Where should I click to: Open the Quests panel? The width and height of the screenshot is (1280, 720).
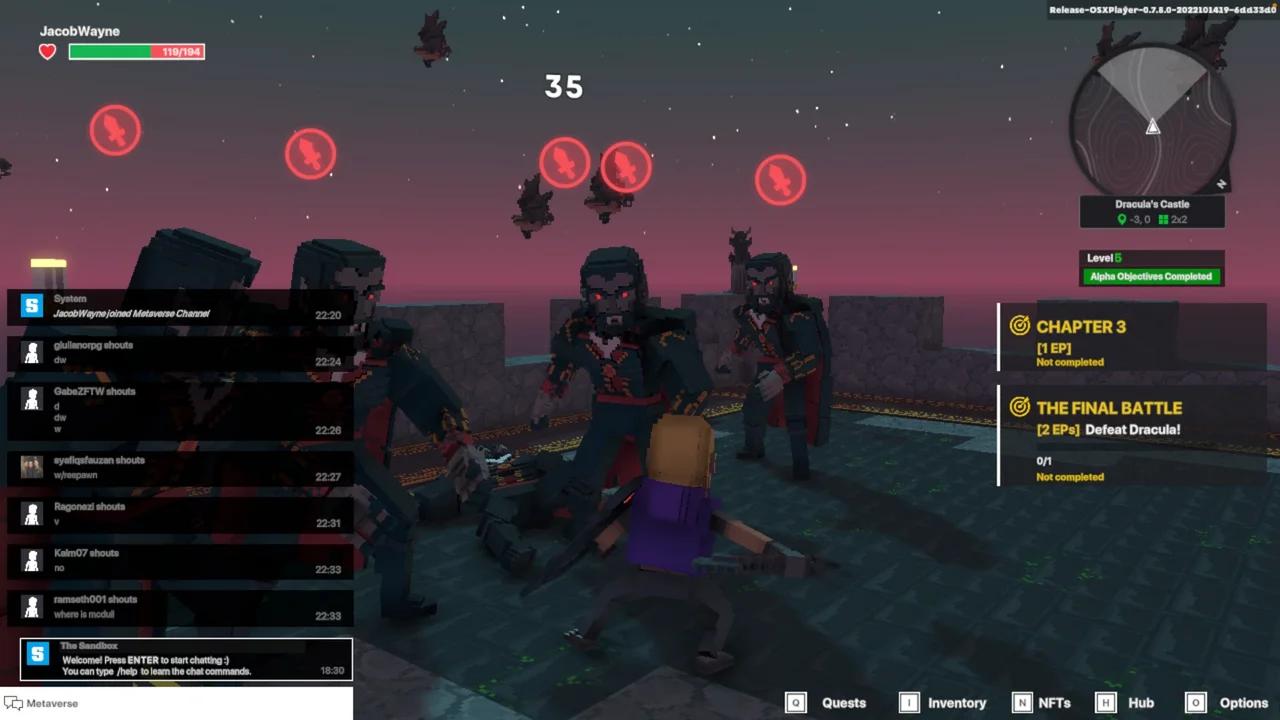coord(843,703)
